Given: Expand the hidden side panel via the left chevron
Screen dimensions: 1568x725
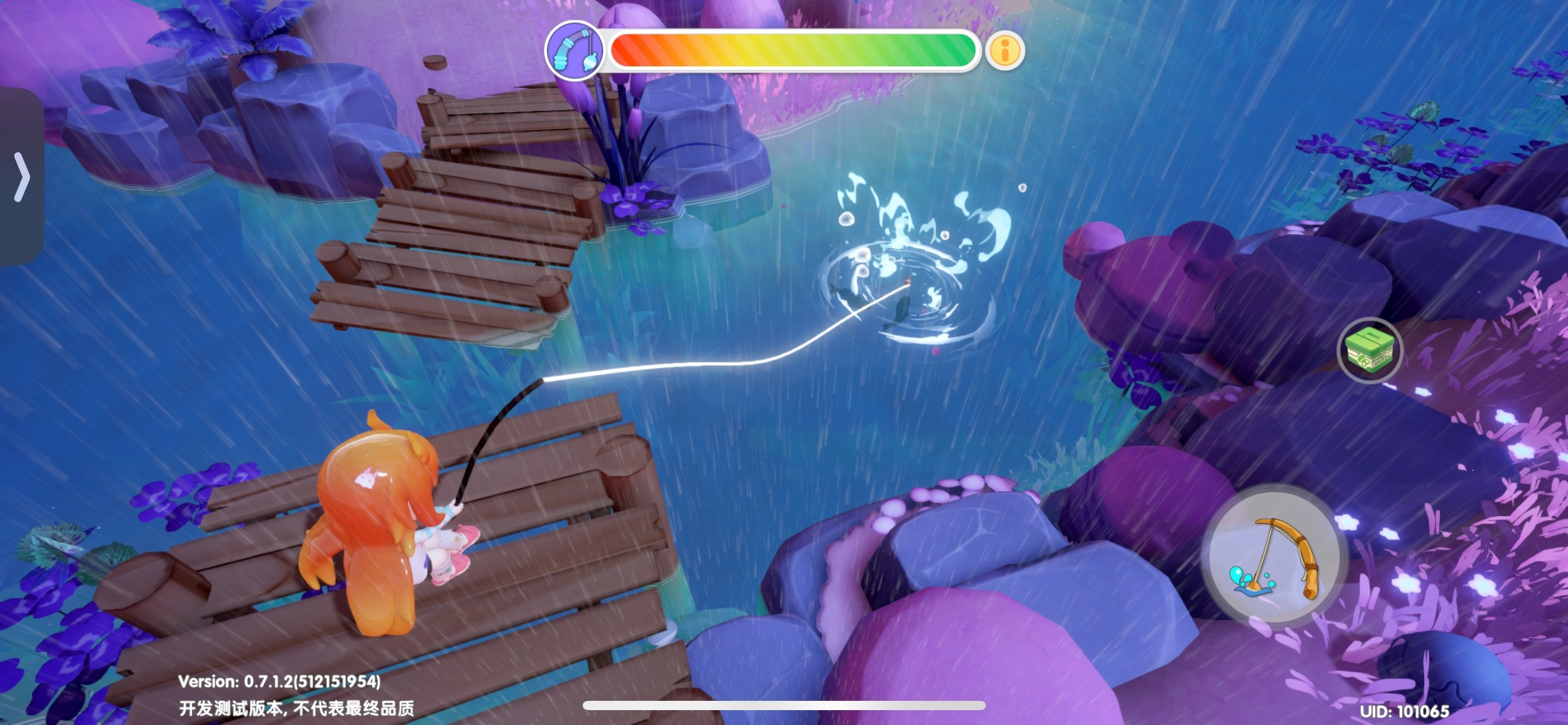Looking at the screenshot, I should [24, 178].
